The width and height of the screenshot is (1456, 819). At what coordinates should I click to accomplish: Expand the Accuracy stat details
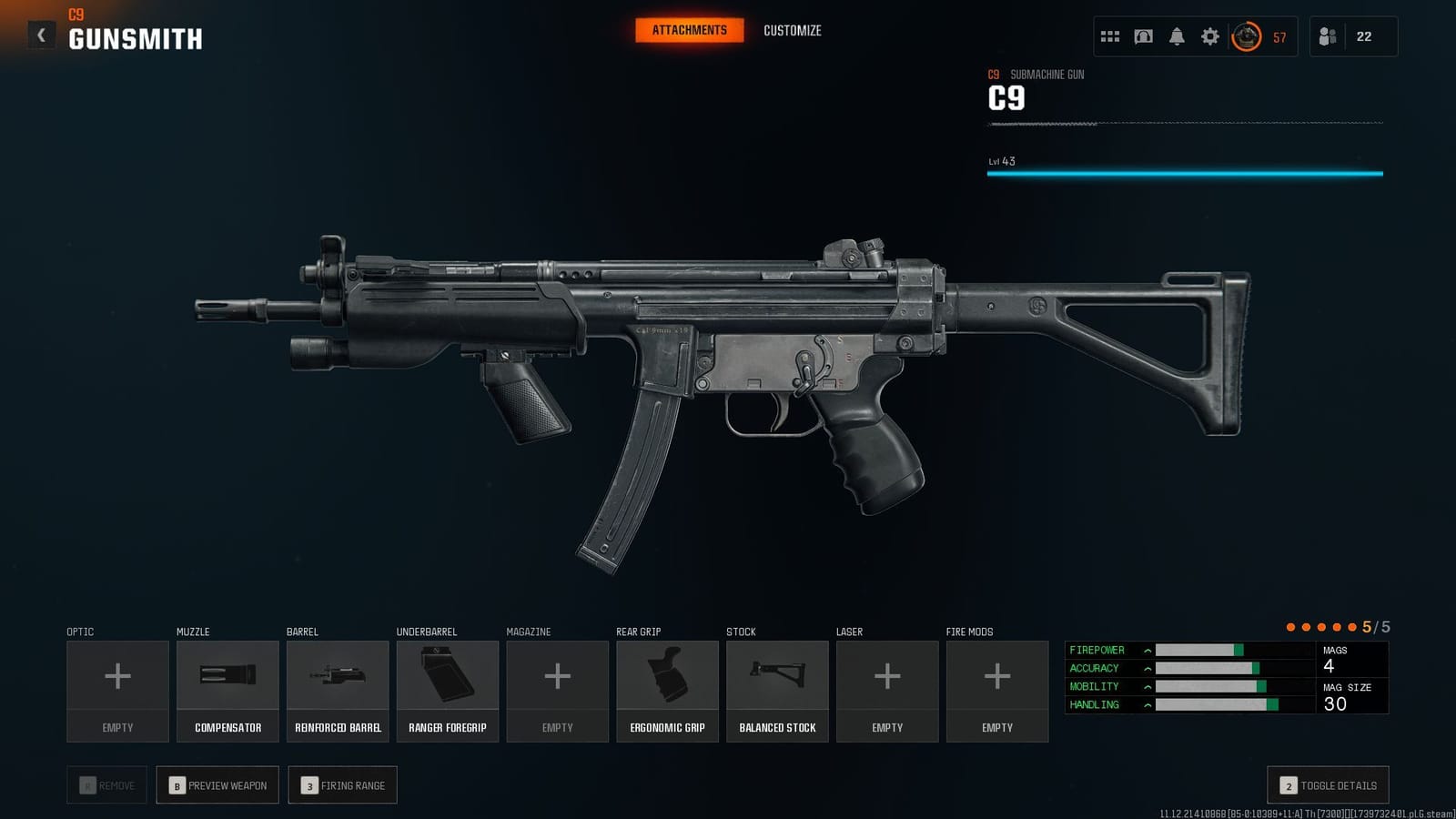pyautogui.click(x=1147, y=668)
